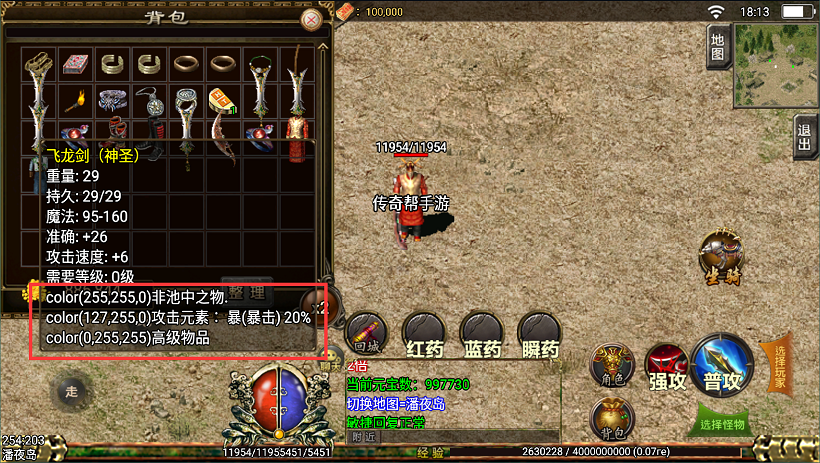820x463 pixels.
Task: Mount up with the 坐骑 icon
Action: pos(721,257)
